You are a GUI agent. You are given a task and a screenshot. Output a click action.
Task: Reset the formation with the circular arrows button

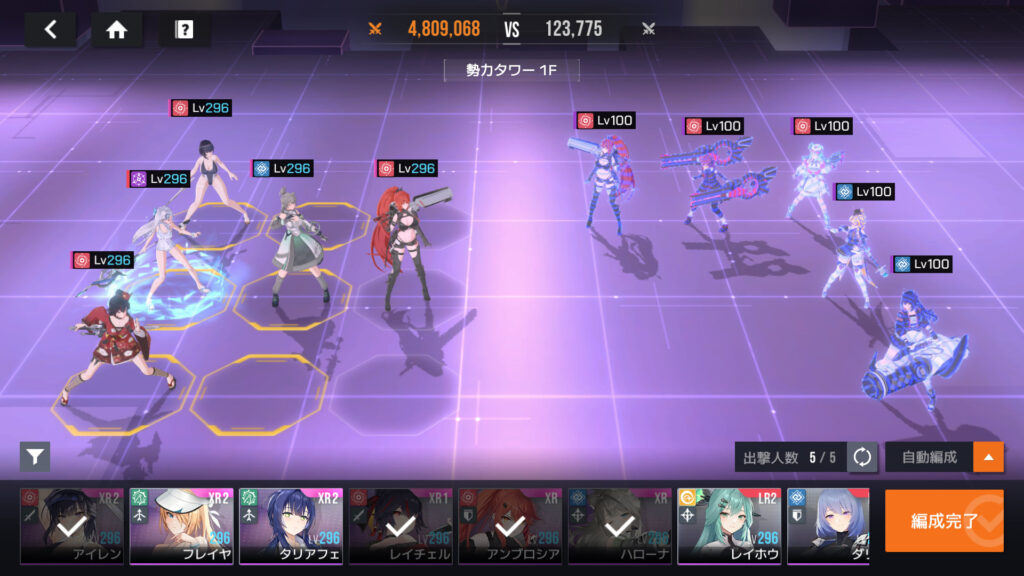(862, 457)
